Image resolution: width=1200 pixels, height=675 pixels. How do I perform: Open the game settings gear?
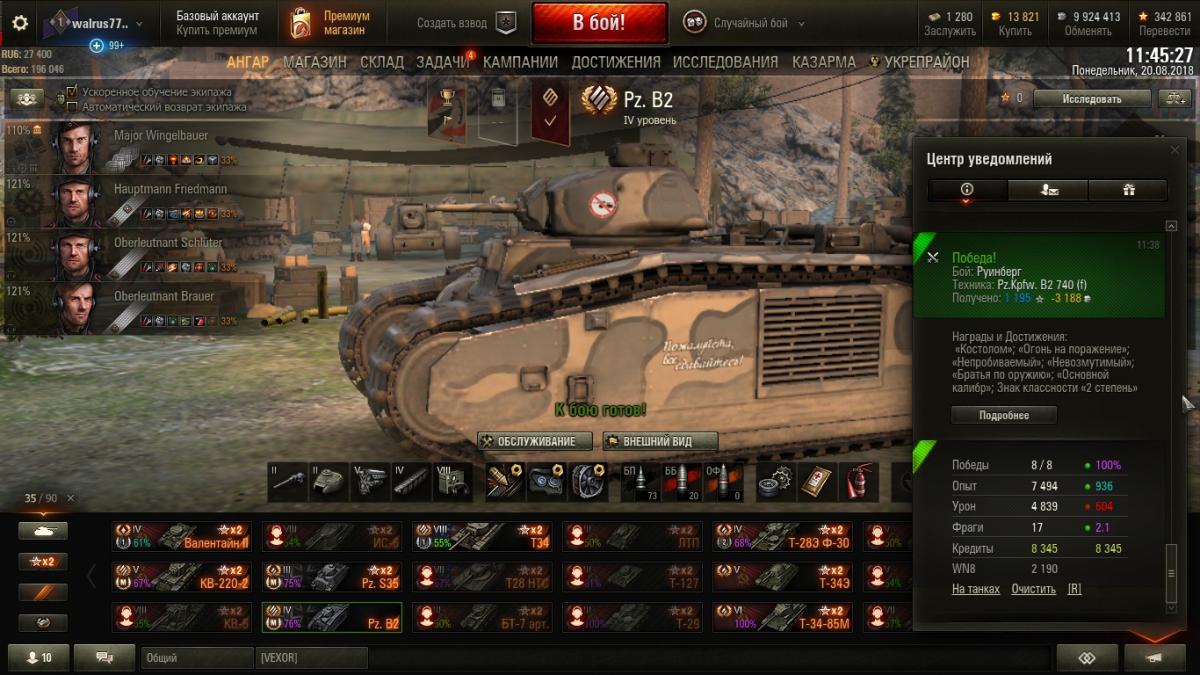[x=20, y=23]
